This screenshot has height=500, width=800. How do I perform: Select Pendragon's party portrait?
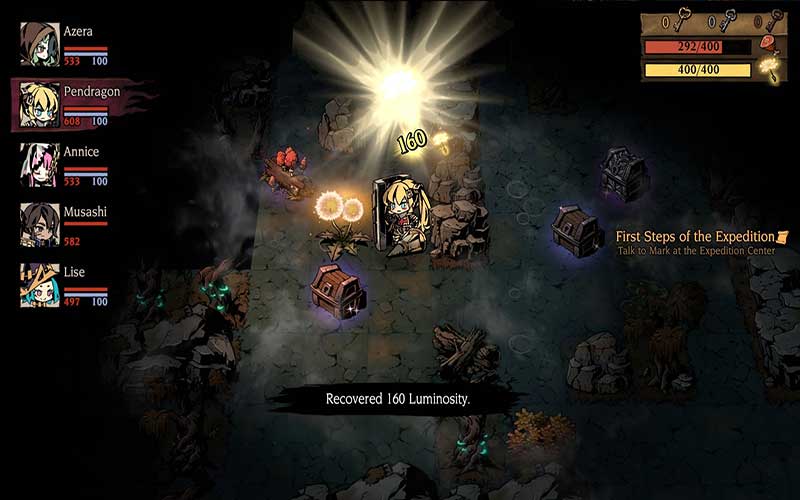(39, 103)
